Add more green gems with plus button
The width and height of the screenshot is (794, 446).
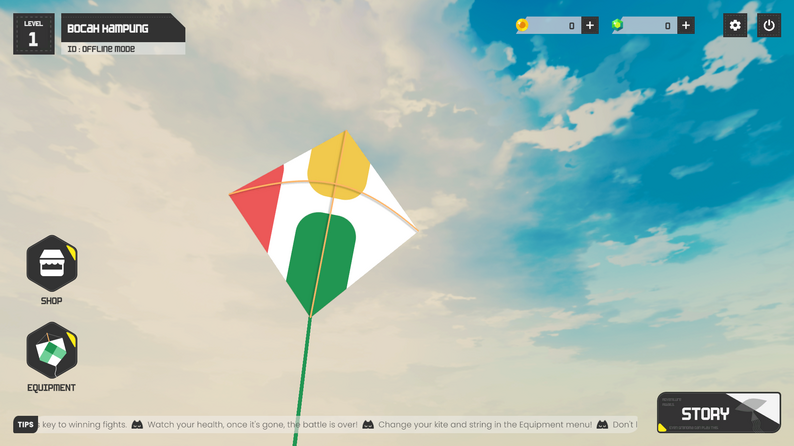point(686,25)
